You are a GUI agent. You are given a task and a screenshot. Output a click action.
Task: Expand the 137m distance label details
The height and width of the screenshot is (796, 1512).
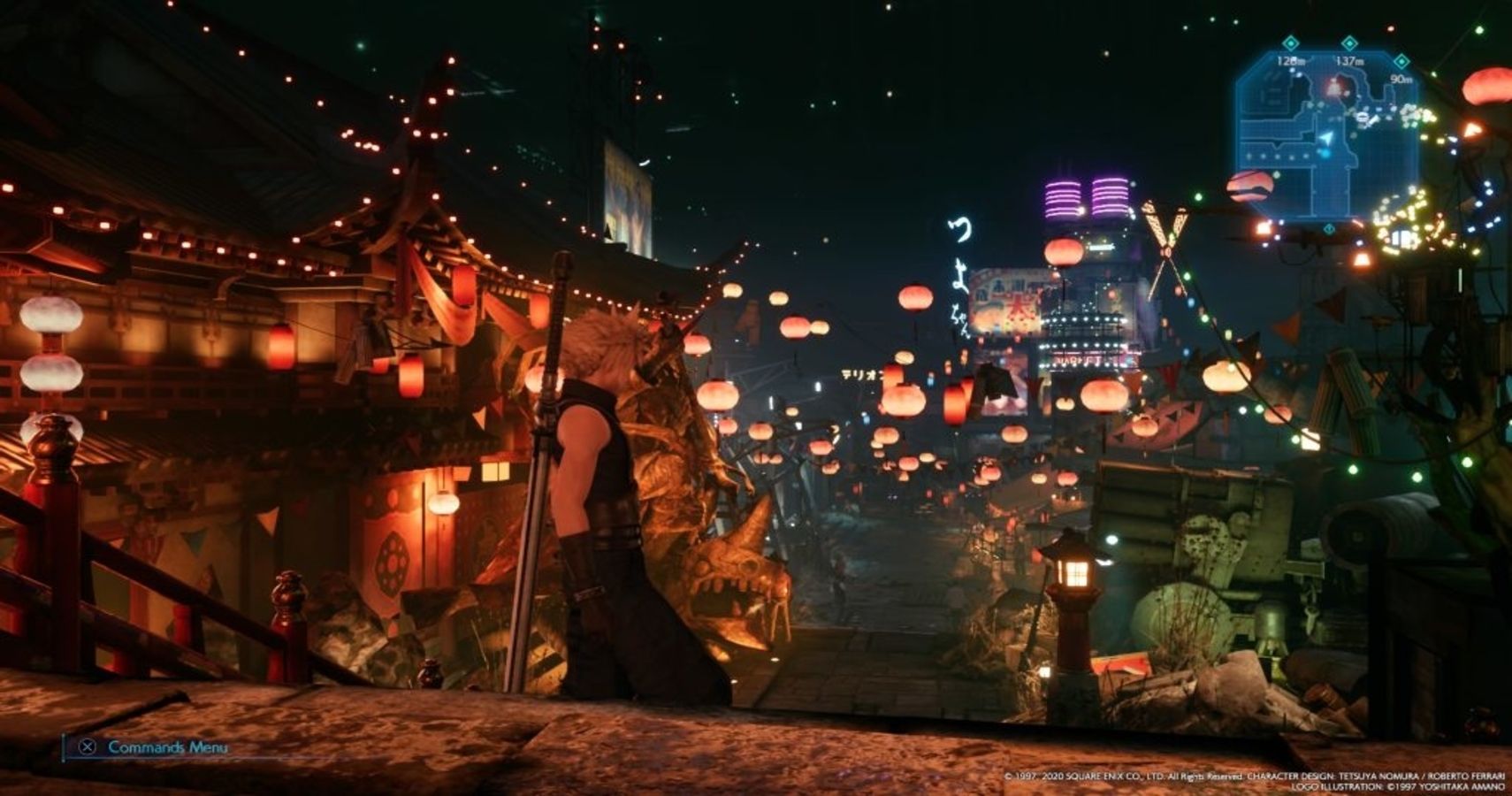point(1349,62)
